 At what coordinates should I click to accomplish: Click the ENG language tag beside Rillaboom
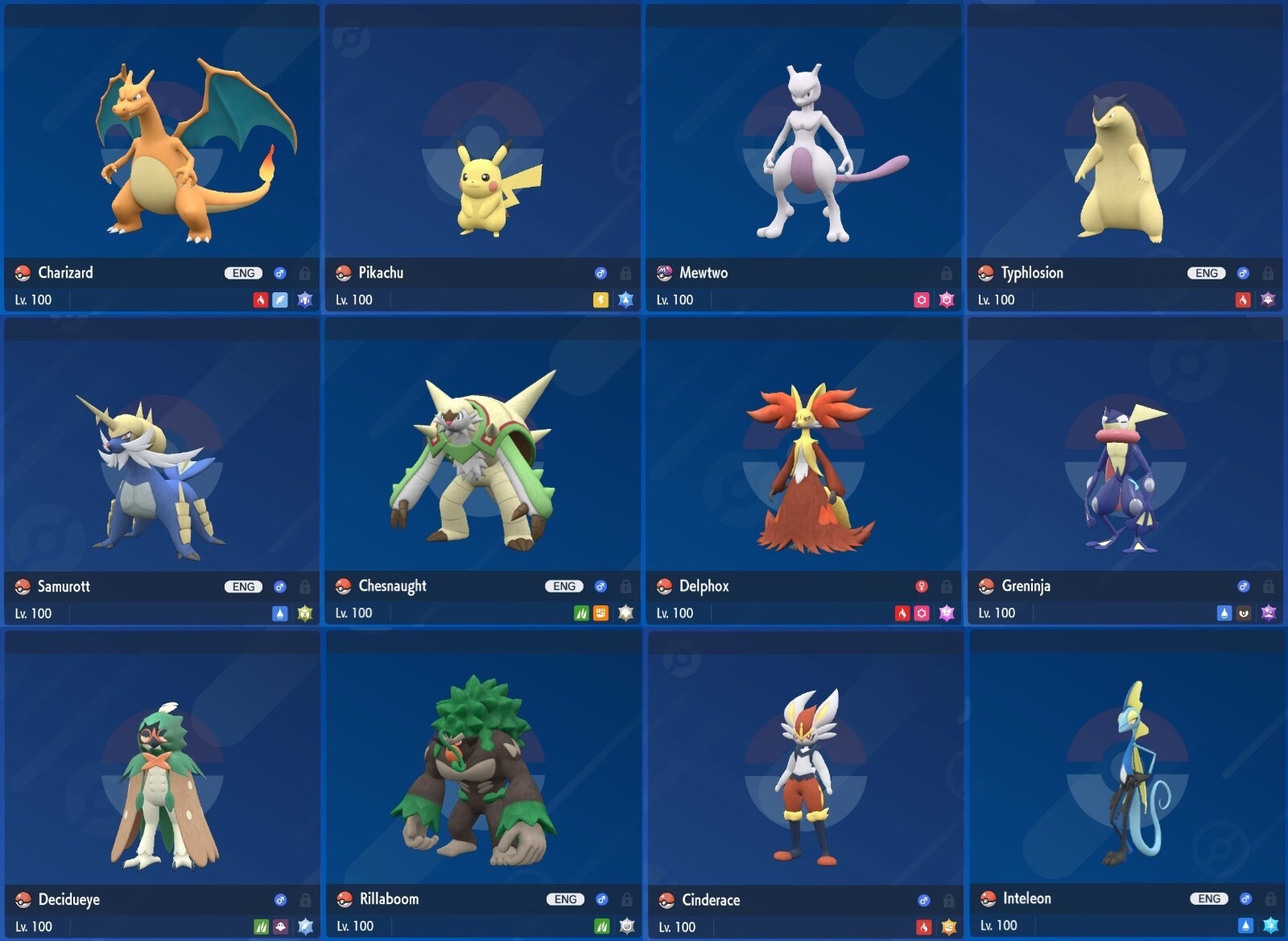coord(566,899)
